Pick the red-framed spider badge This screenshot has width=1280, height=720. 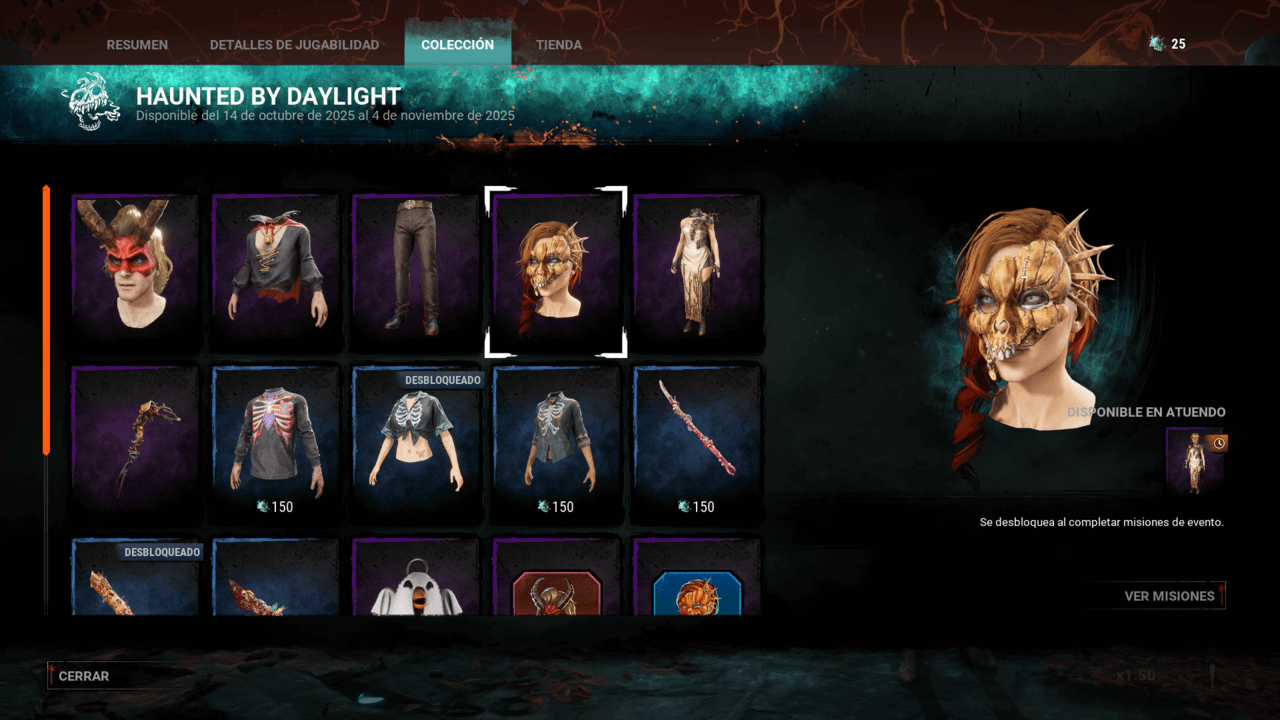pos(556,590)
